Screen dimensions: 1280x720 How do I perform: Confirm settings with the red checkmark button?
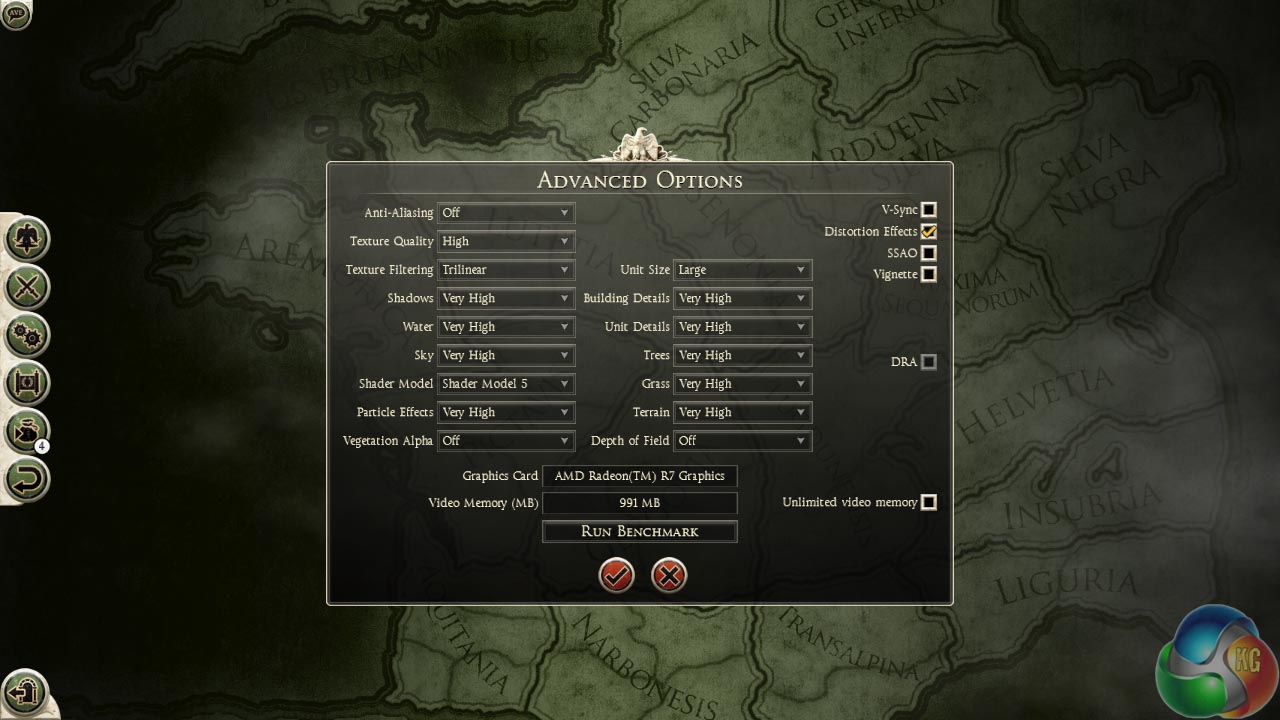pos(617,575)
